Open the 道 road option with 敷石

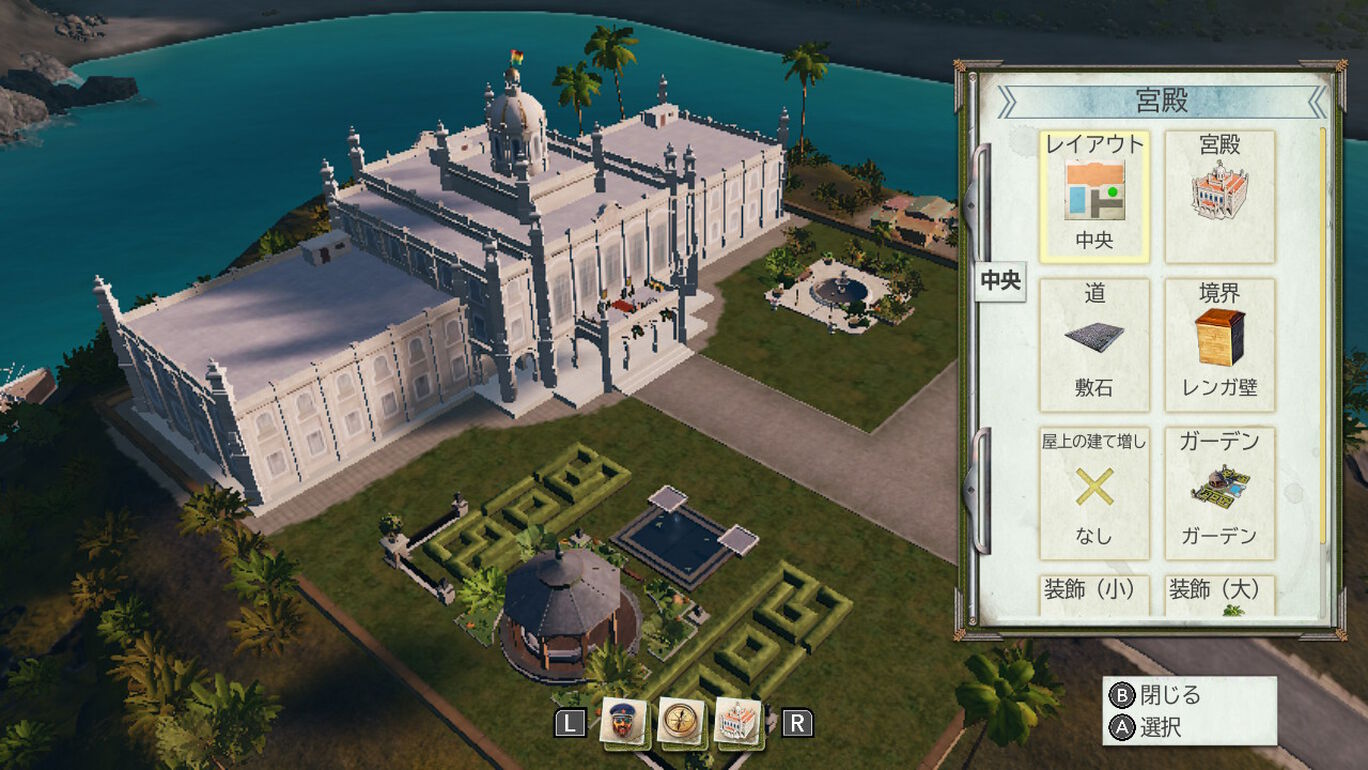click(1095, 344)
